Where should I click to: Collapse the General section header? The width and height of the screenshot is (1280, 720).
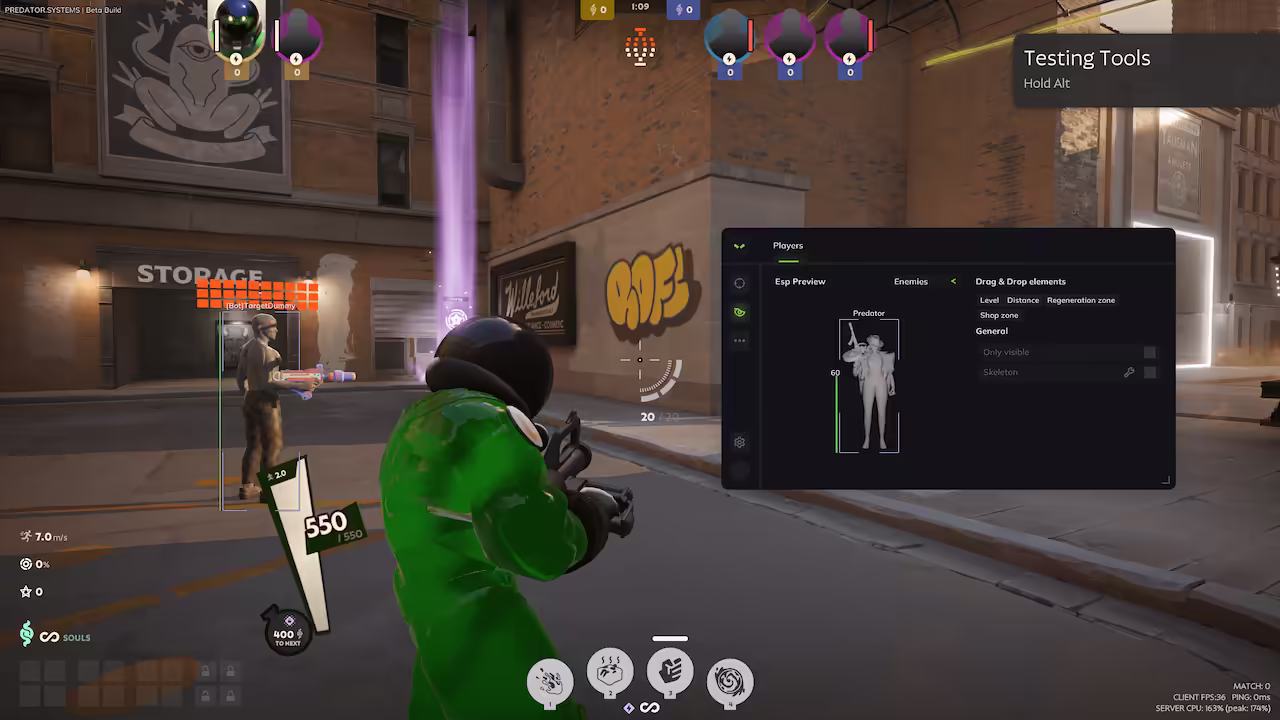tap(991, 331)
